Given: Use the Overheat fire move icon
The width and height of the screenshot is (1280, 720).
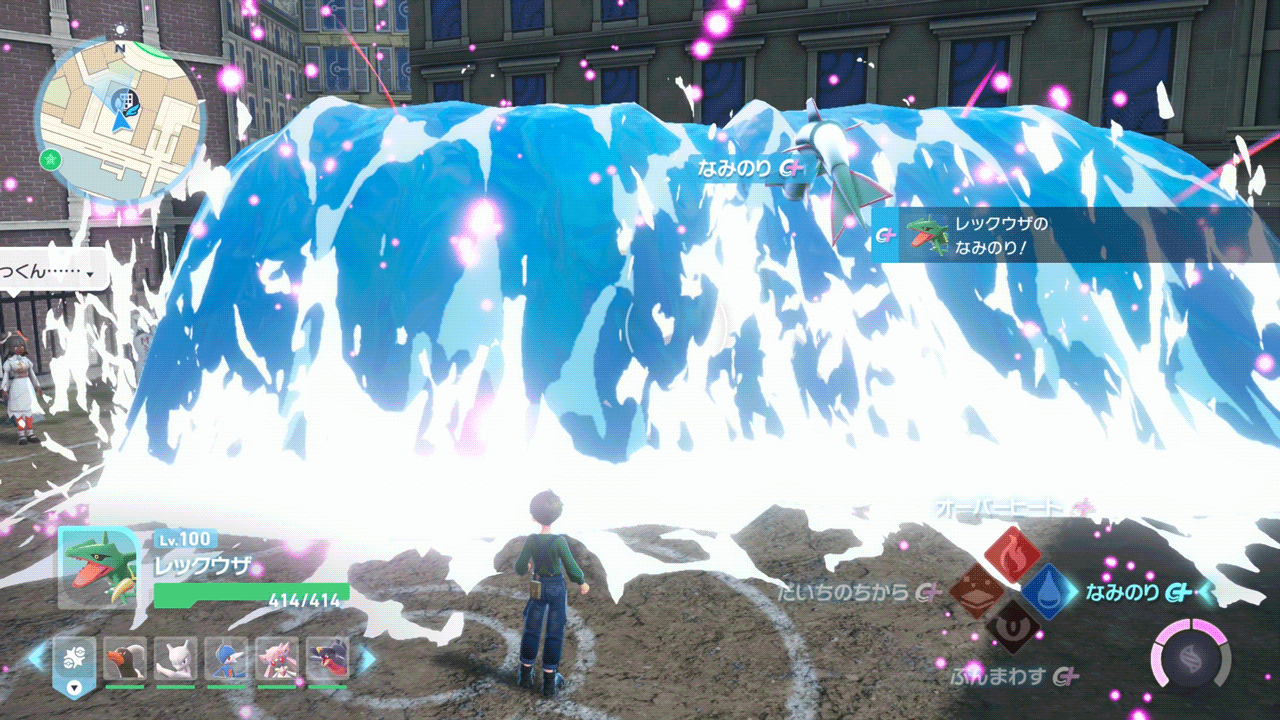Looking at the screenshot, I should point(1012,554).
